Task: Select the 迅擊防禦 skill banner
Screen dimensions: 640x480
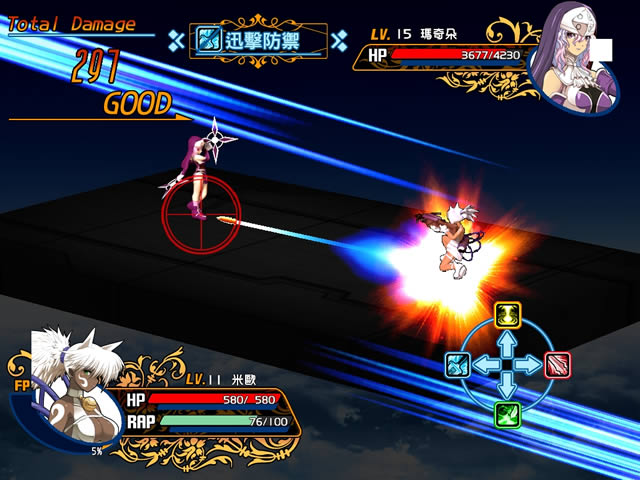Action: click(x=259, y=40)
